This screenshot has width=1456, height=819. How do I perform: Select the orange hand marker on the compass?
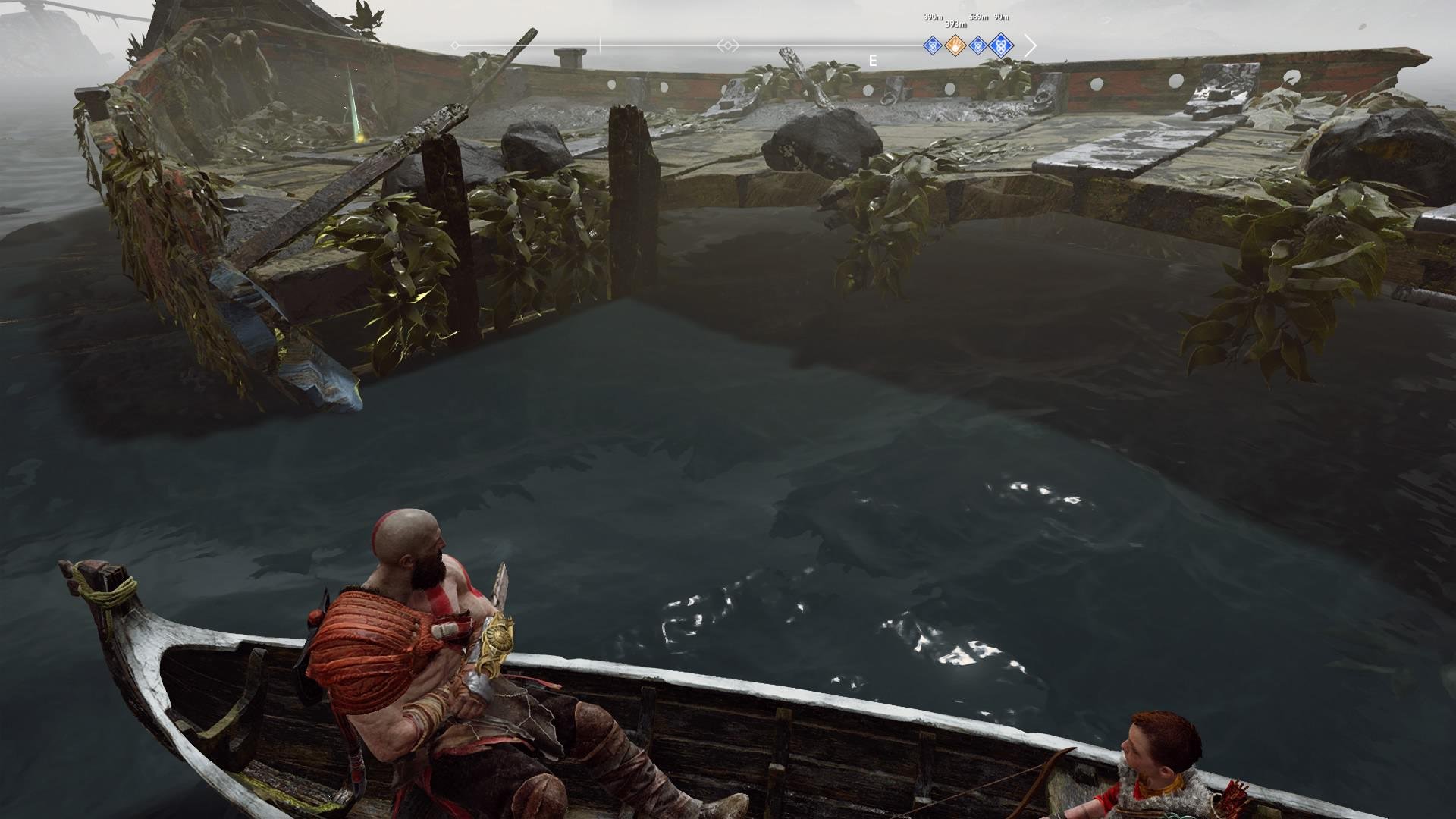(956, 45)
